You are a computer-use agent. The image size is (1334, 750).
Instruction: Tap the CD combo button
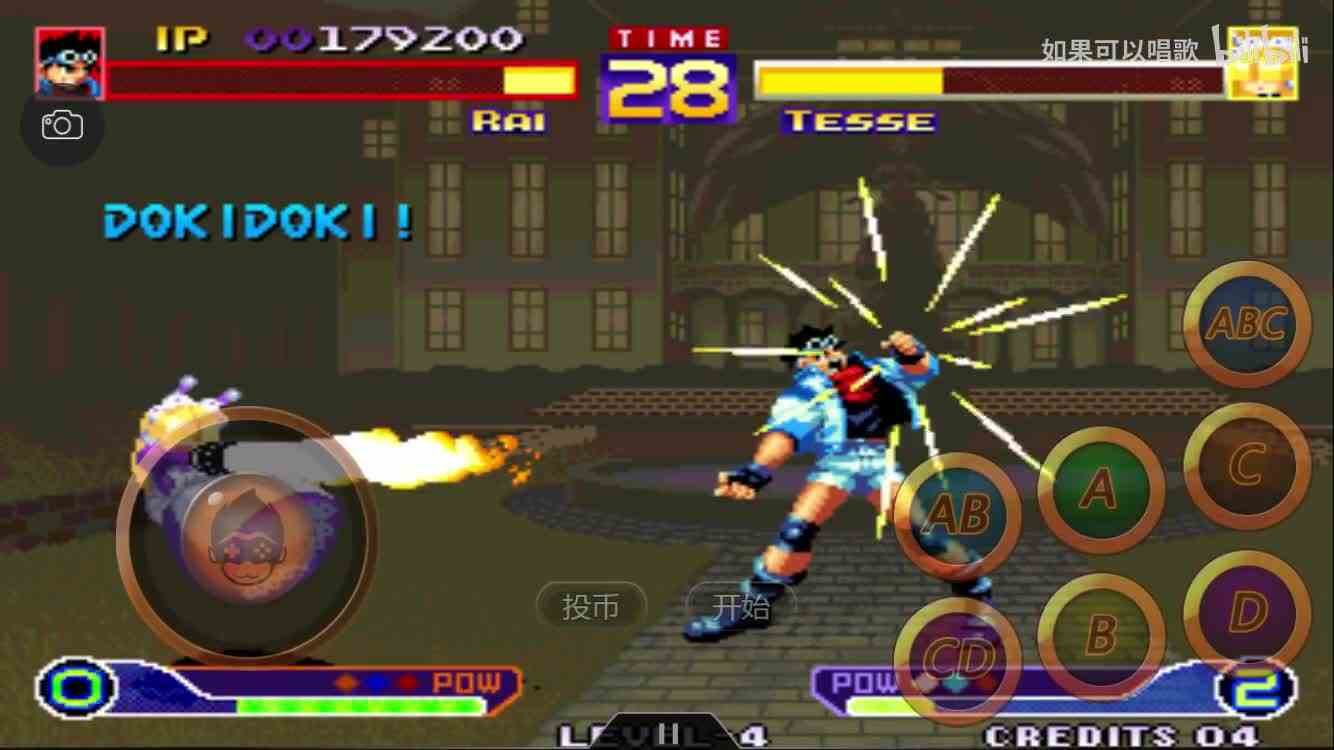(959, 657)
